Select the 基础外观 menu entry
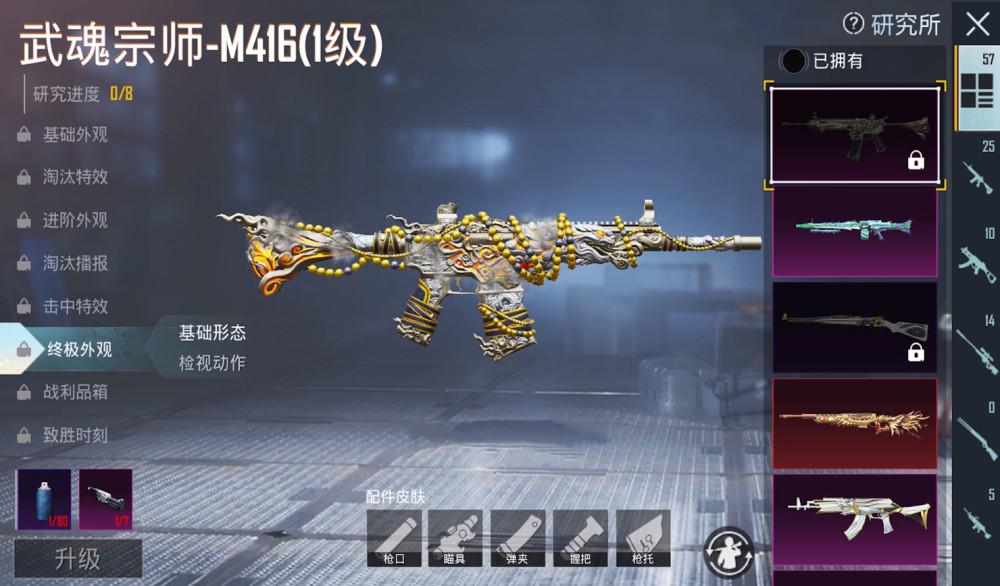The image size is (1000, 586). (74, 135)
